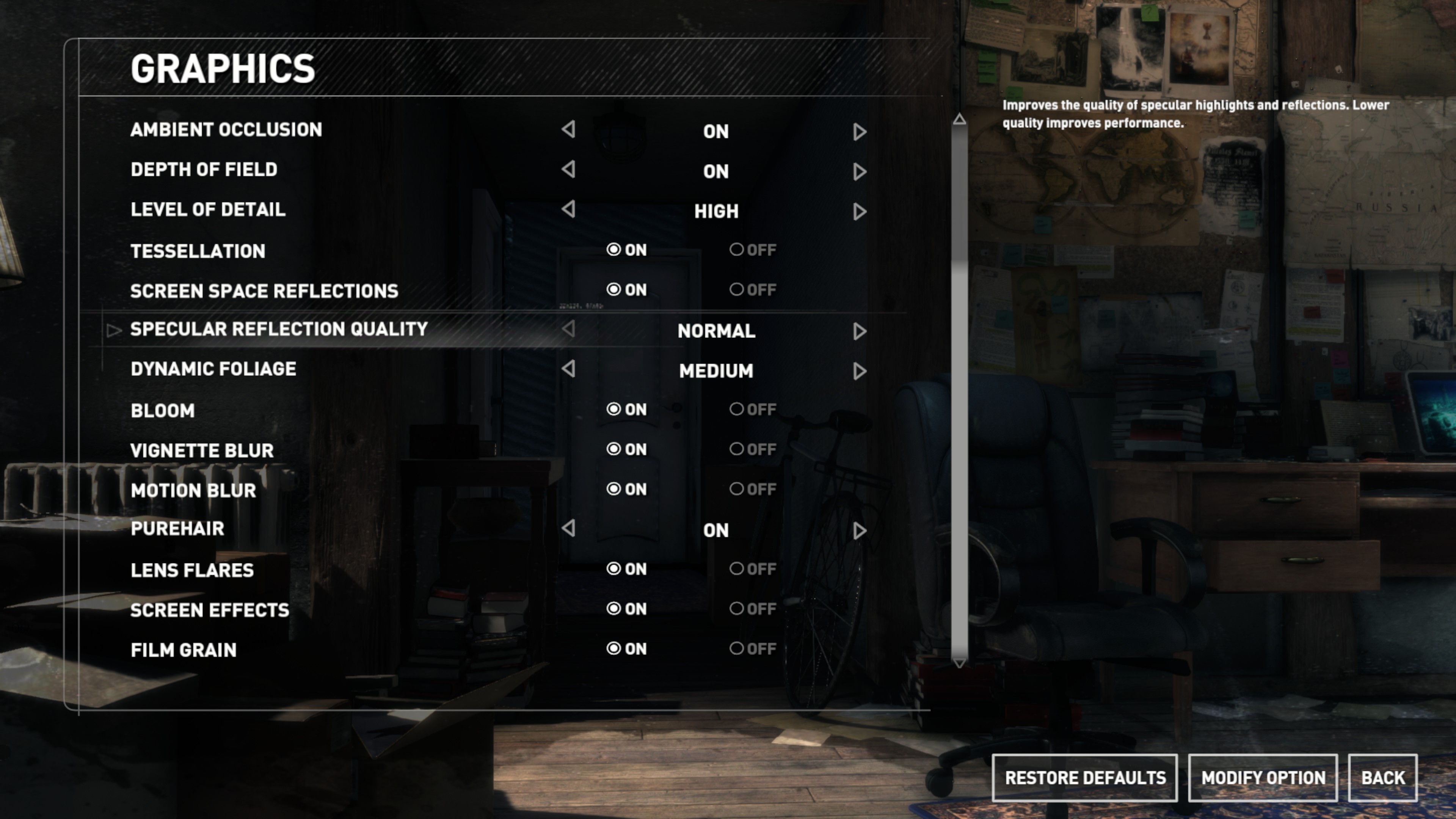
Task: Lower Dynamic Foliage with the left arrow
Action: click(569, 369)
